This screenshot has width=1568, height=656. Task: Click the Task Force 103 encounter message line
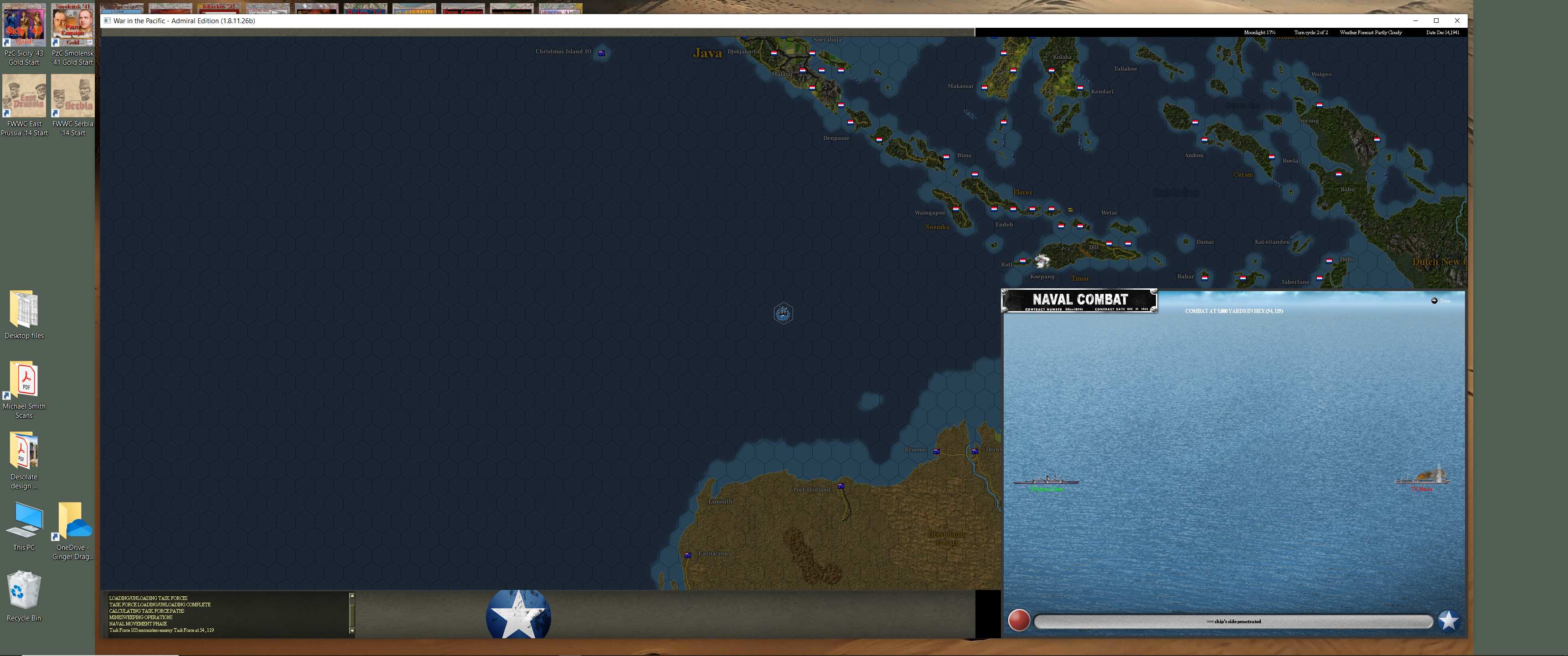(161, 630)
